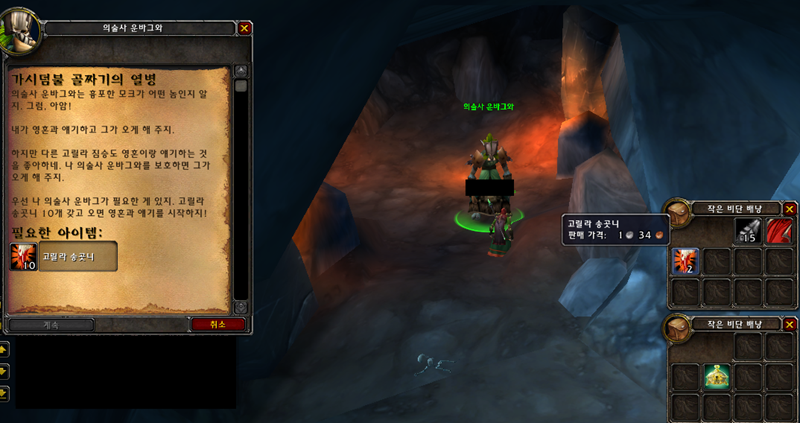Select the required 고릴라 송곳니 quest item

pyautogui.click(x=64, y=257)
